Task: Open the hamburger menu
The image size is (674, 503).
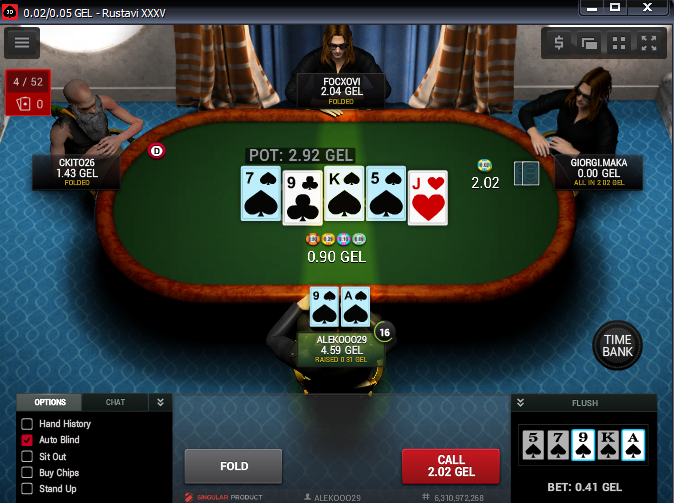Action: coord(22,43)
